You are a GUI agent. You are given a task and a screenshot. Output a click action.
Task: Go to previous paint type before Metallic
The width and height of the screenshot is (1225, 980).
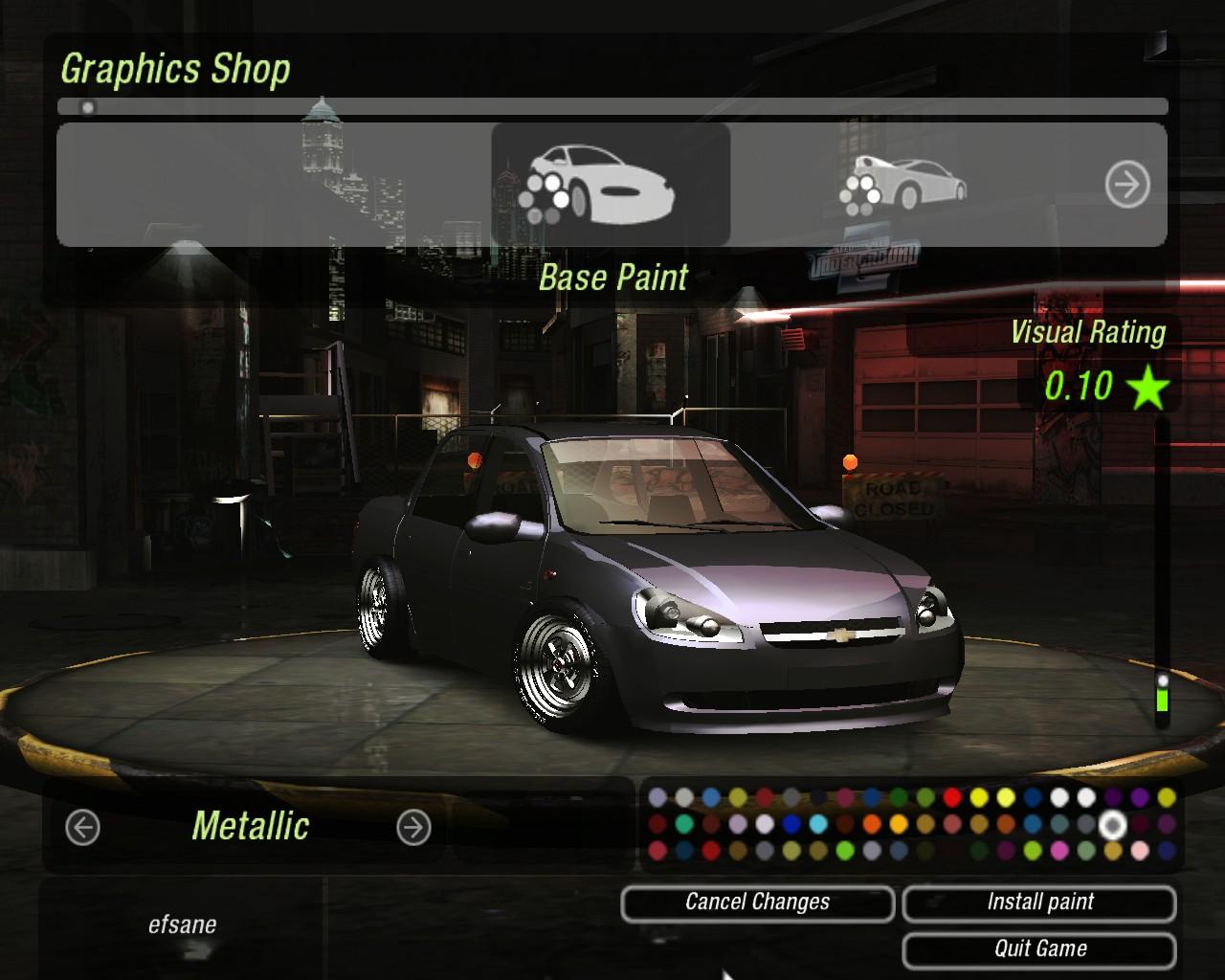pyautogui.click(x=82, y=827)
